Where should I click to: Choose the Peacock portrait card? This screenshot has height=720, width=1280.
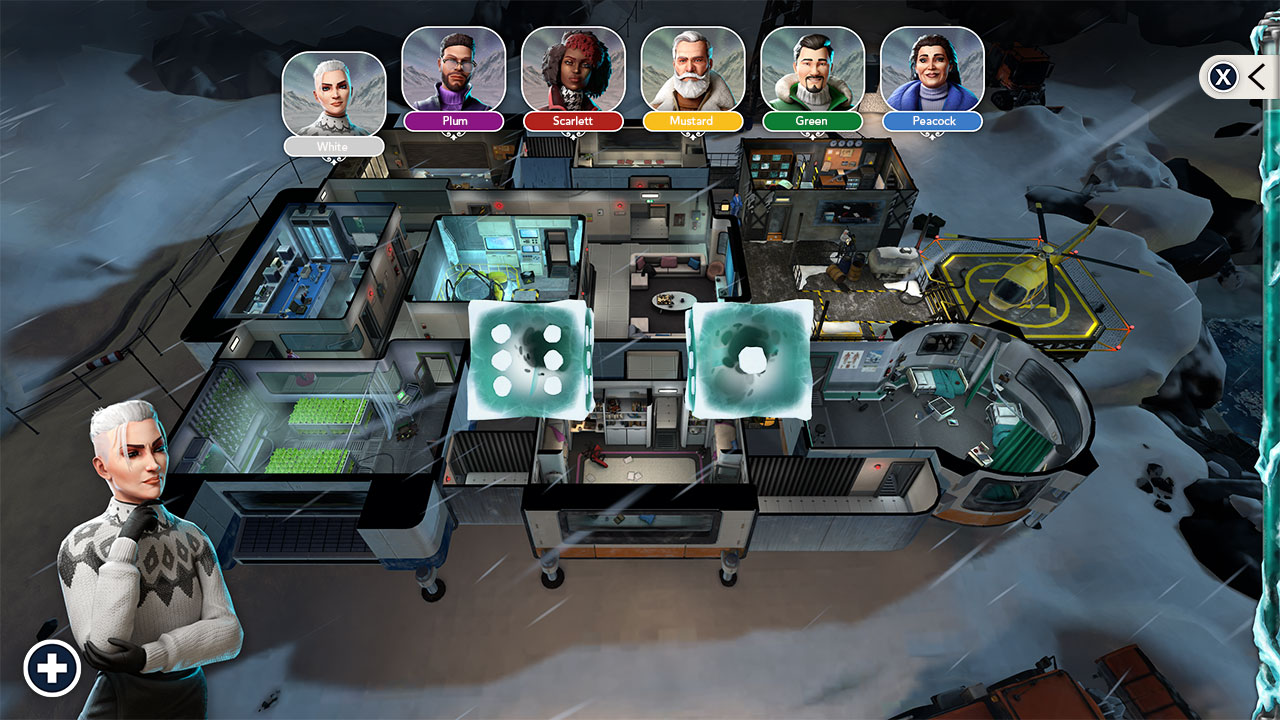point(932,69)
